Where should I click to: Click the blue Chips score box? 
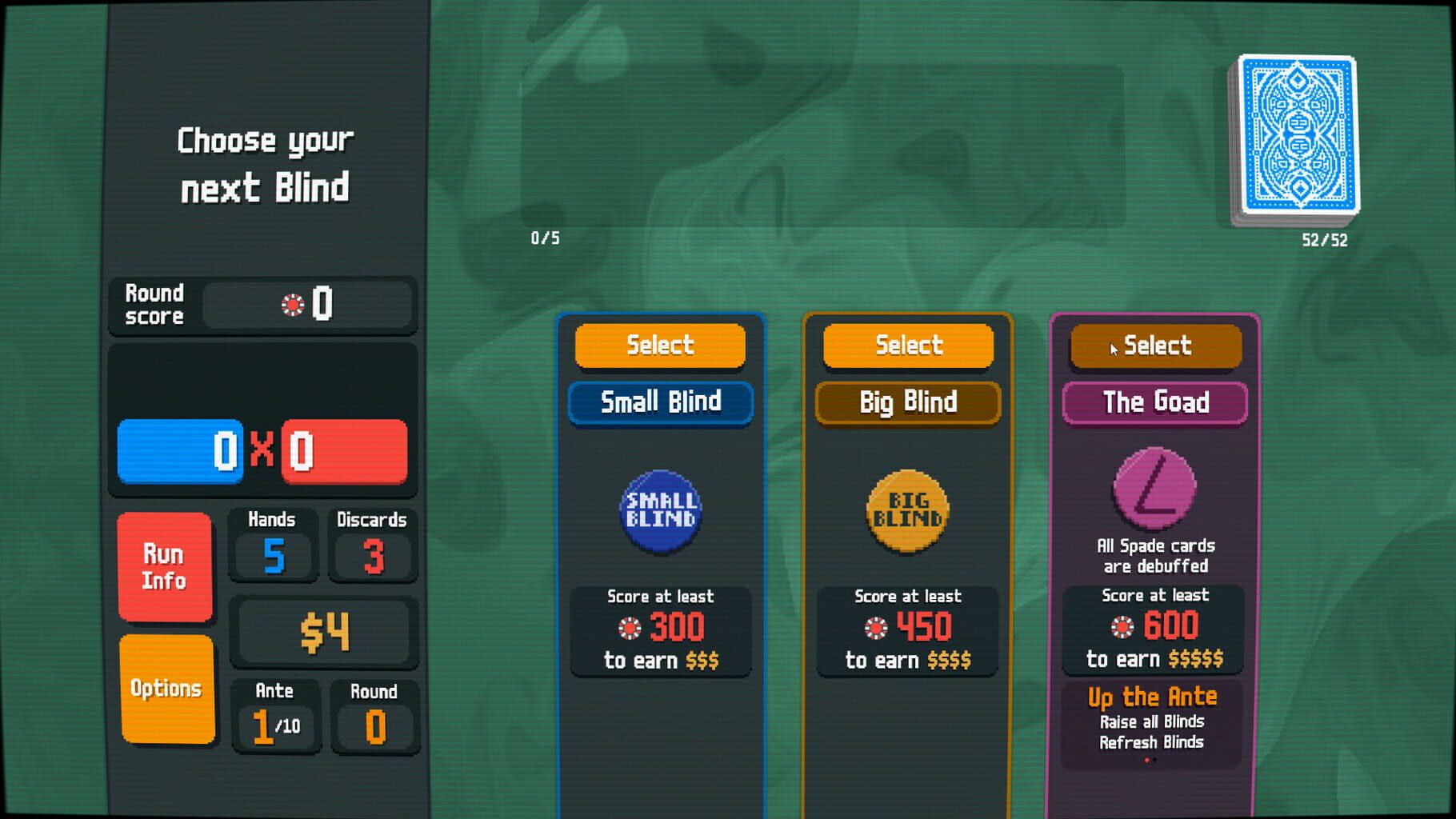coord(179,451)
